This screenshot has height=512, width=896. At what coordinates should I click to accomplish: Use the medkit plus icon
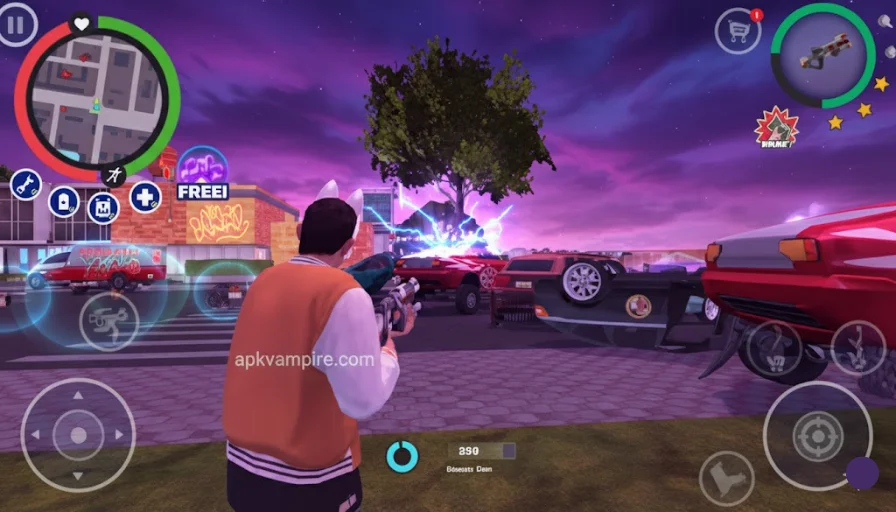[145, 196]
